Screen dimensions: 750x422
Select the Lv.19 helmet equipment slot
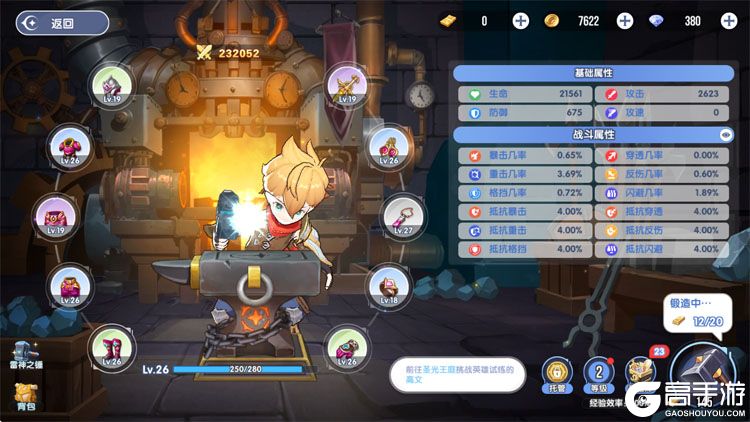click(x=109, y=83)
